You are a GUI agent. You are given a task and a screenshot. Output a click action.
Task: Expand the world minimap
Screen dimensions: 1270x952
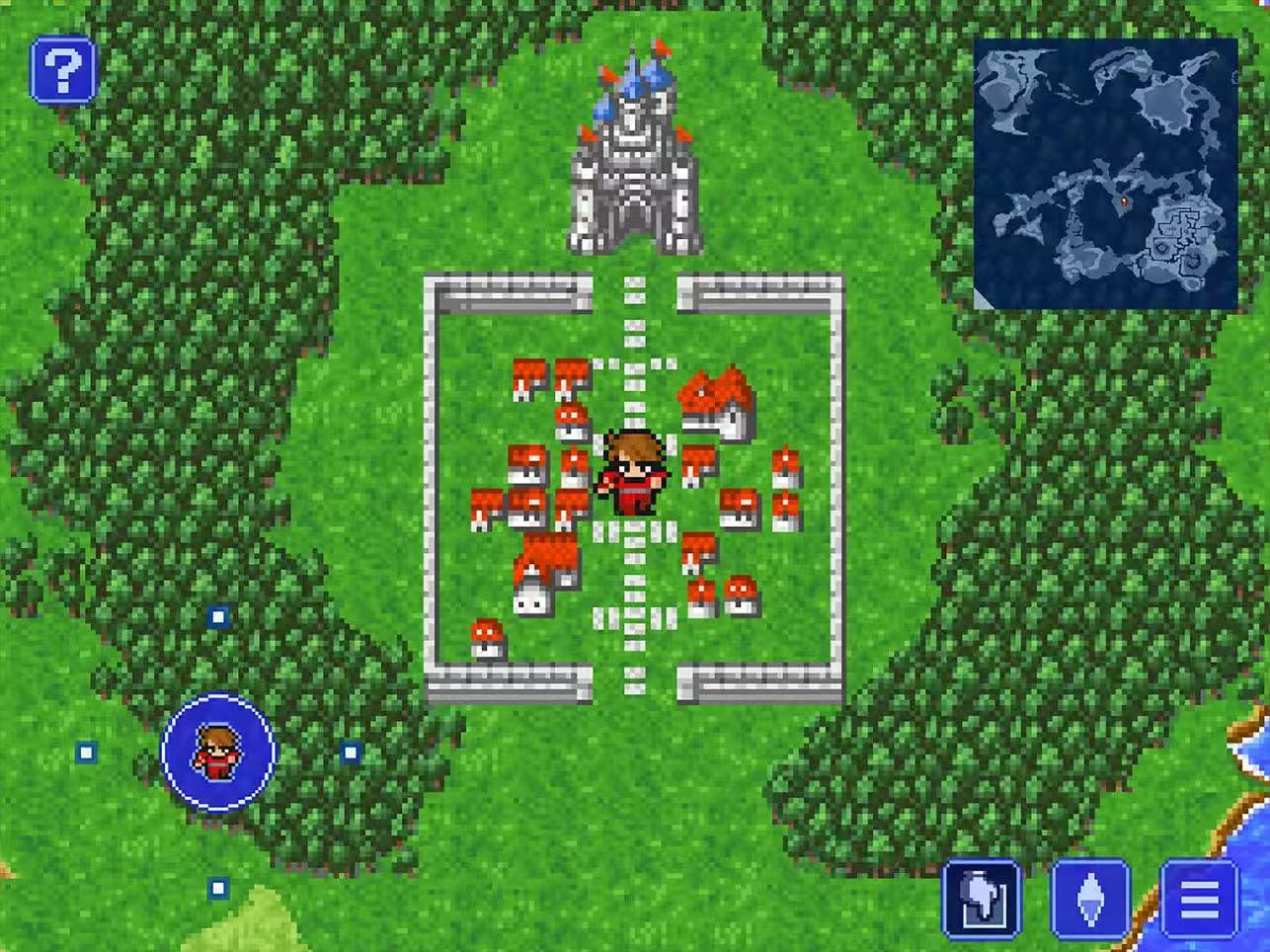[1105, 173]
